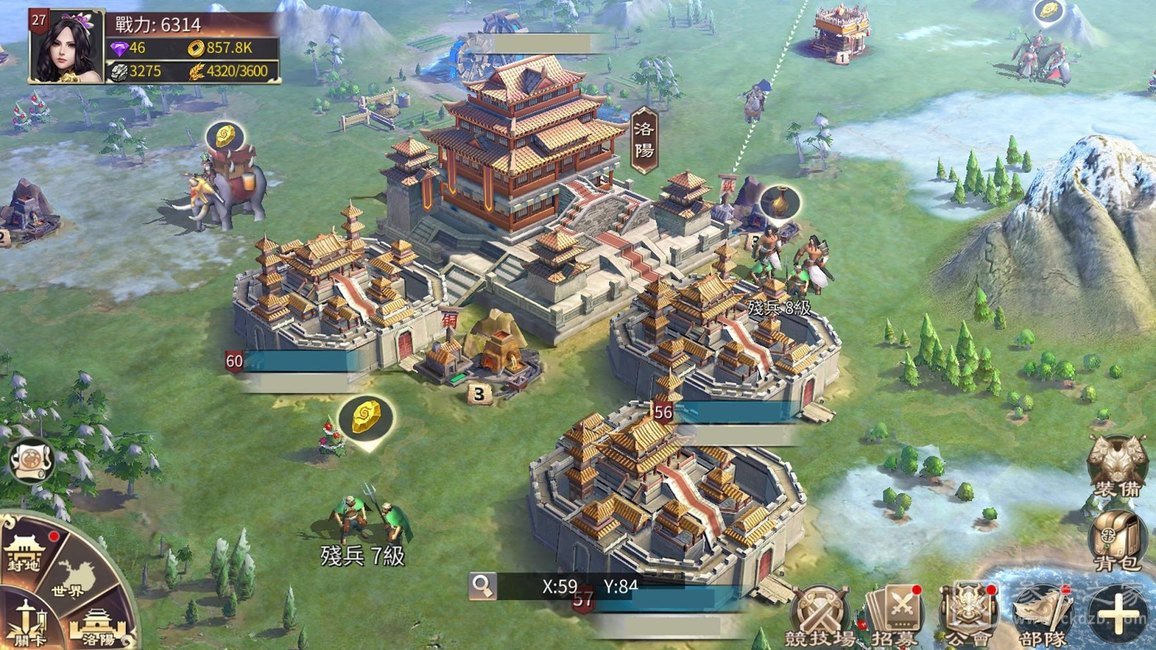1156x650 pixels.
Task: Enter the 關卡 stages mode
Action: click(22, 619)
